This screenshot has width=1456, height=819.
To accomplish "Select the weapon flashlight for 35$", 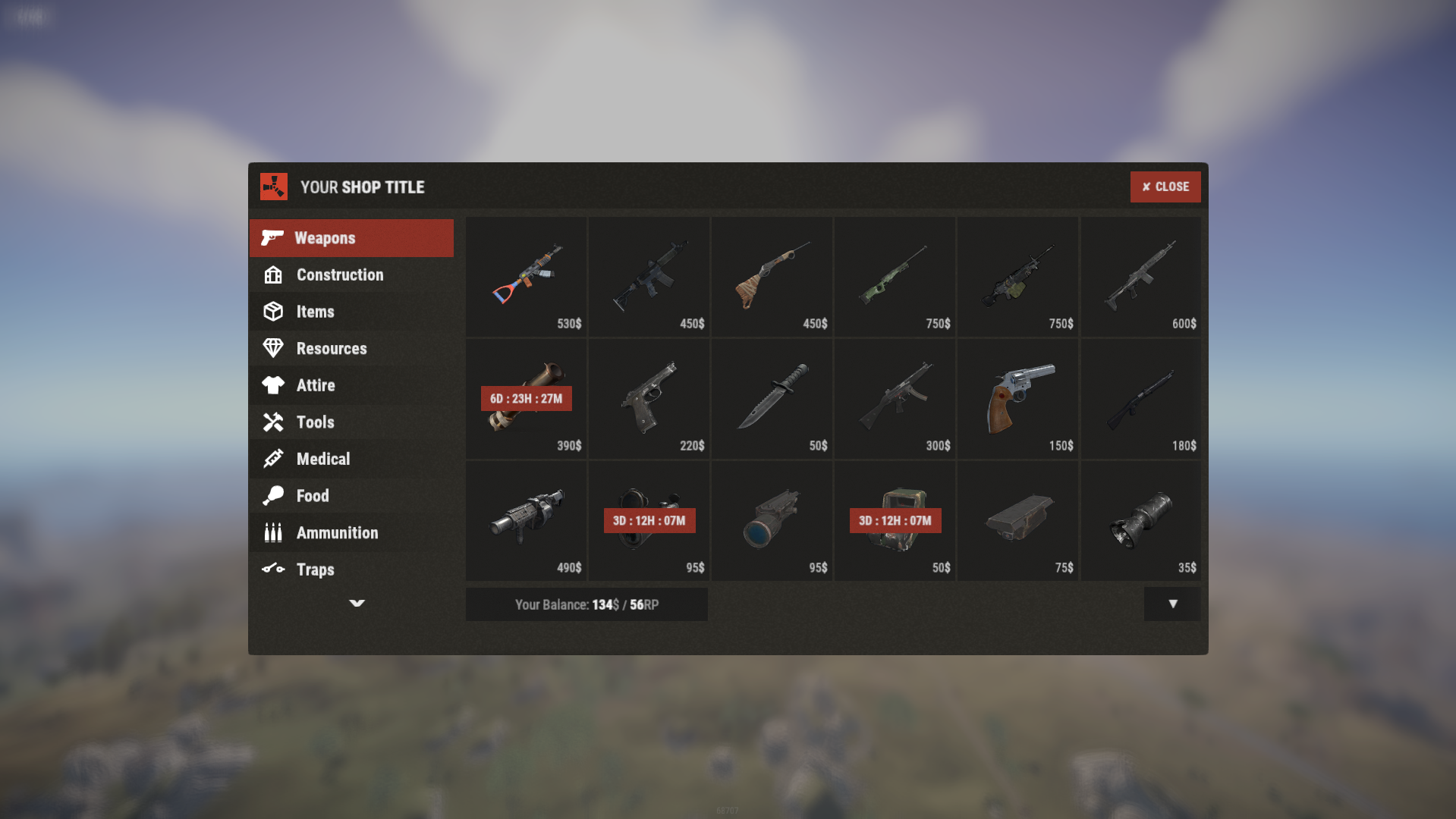I will click(x=1141, y=521).
